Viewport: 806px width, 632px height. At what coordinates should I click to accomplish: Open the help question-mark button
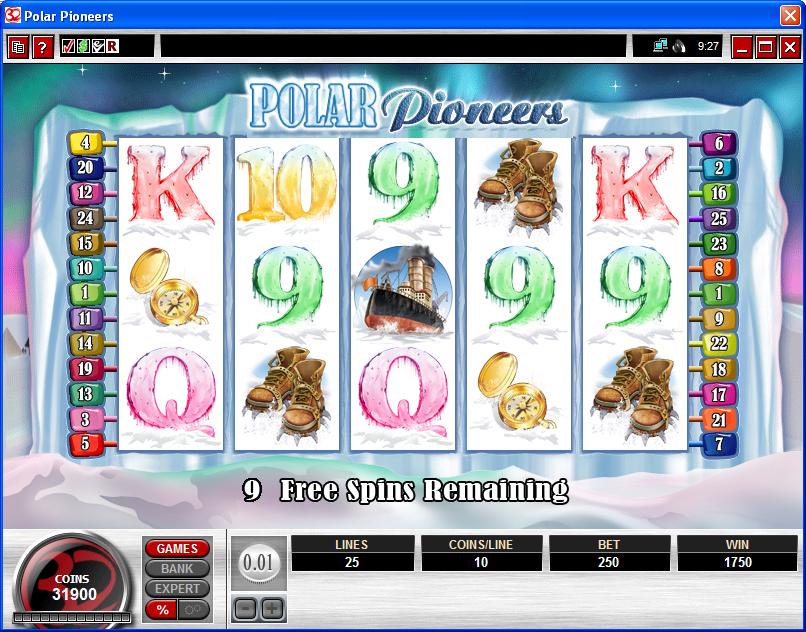tap(42, 47)
